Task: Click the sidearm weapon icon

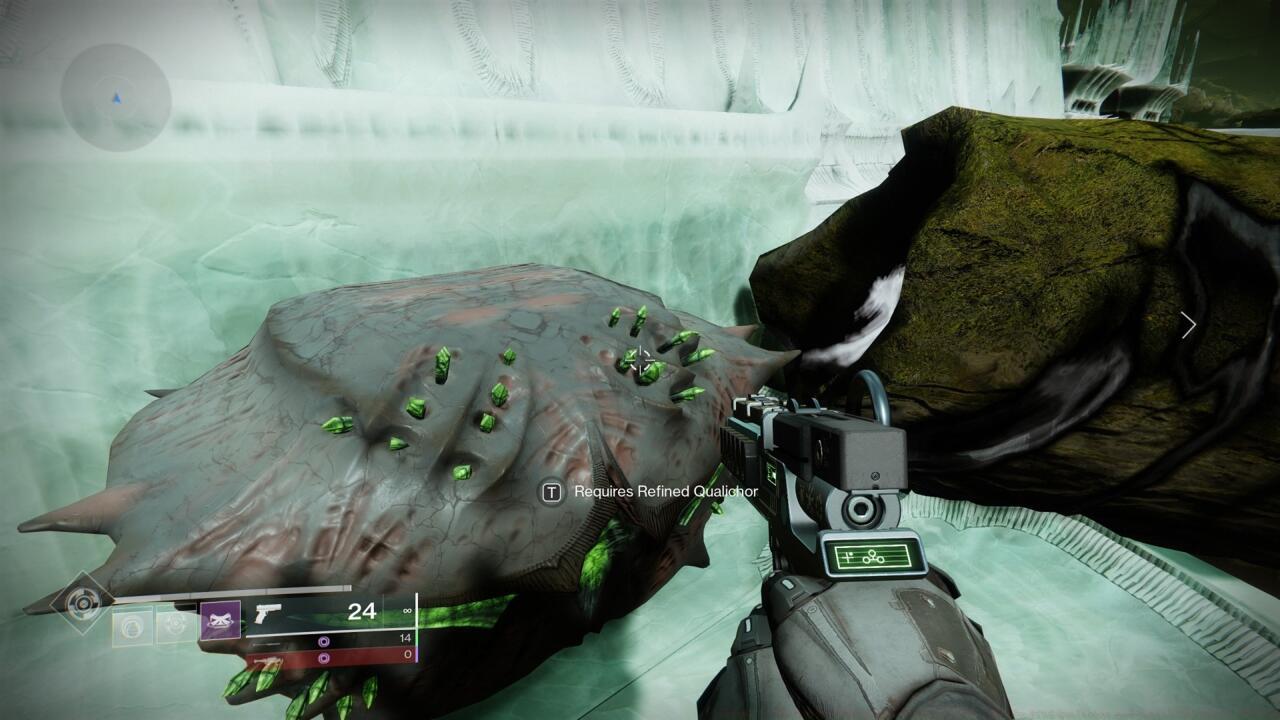Action: tap(266, 612)
